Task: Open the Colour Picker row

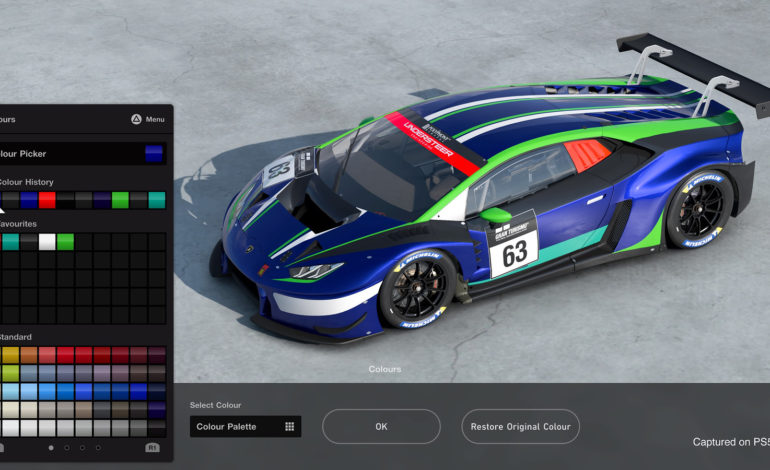Action: tap(82, 154)
